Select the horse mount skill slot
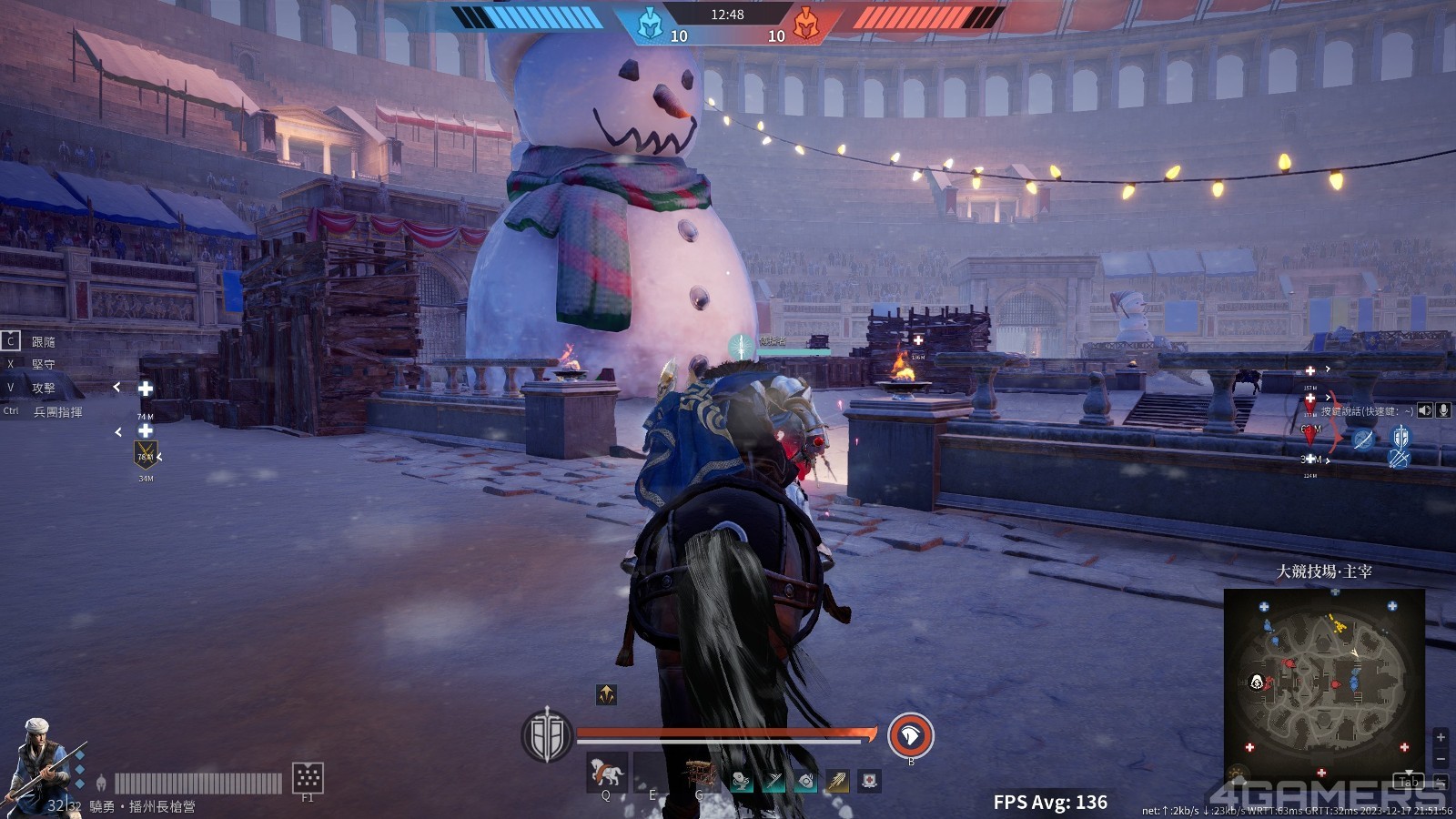This screenshot has width=1456, height=819. 605,773
